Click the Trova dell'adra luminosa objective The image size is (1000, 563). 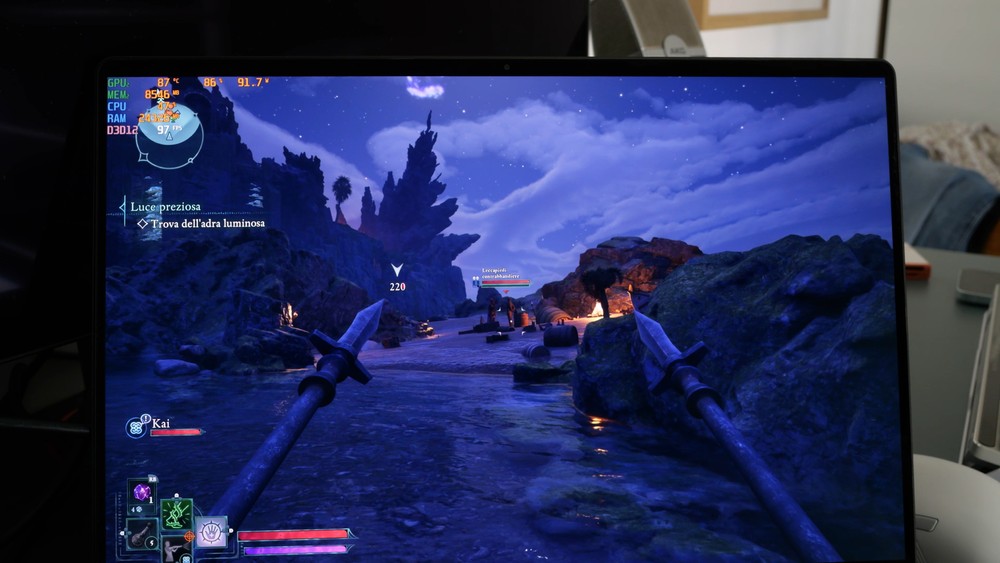pos(207,224)
